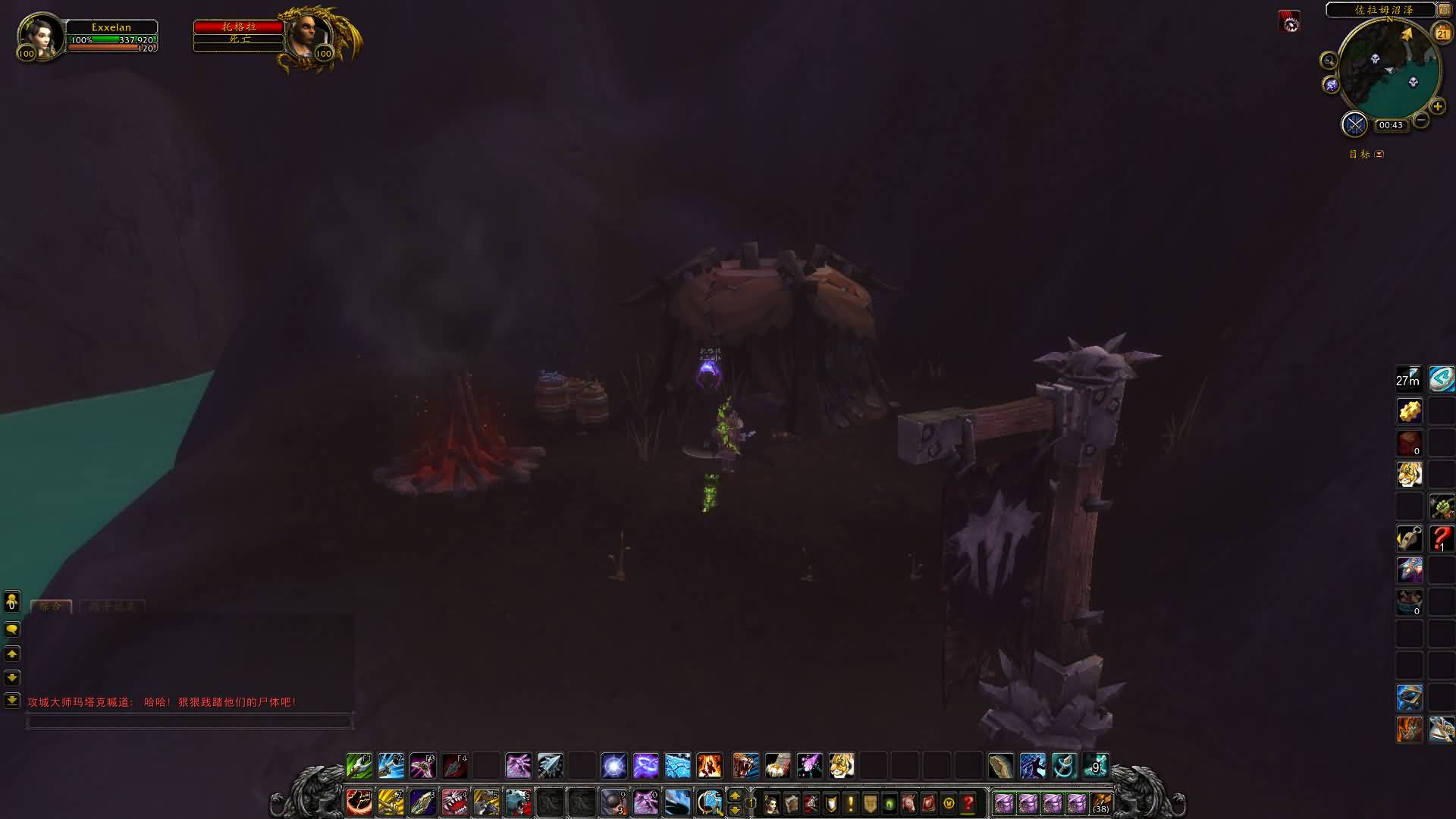This screenshot has height=819, width=1456.
Task: Use the whistle item on the side bar
Action: coord(1410,538)
